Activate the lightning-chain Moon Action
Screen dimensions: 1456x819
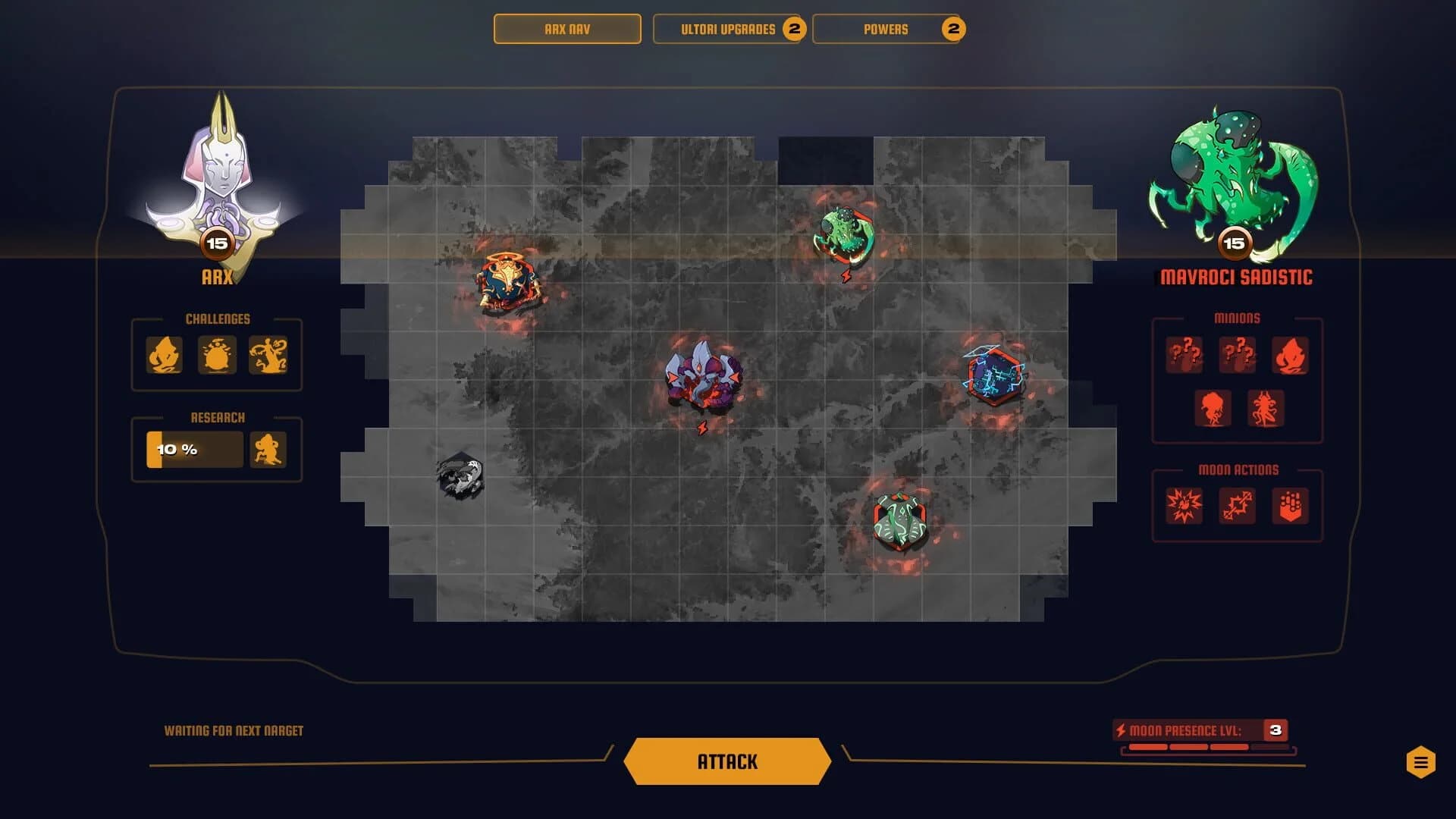1238,507
